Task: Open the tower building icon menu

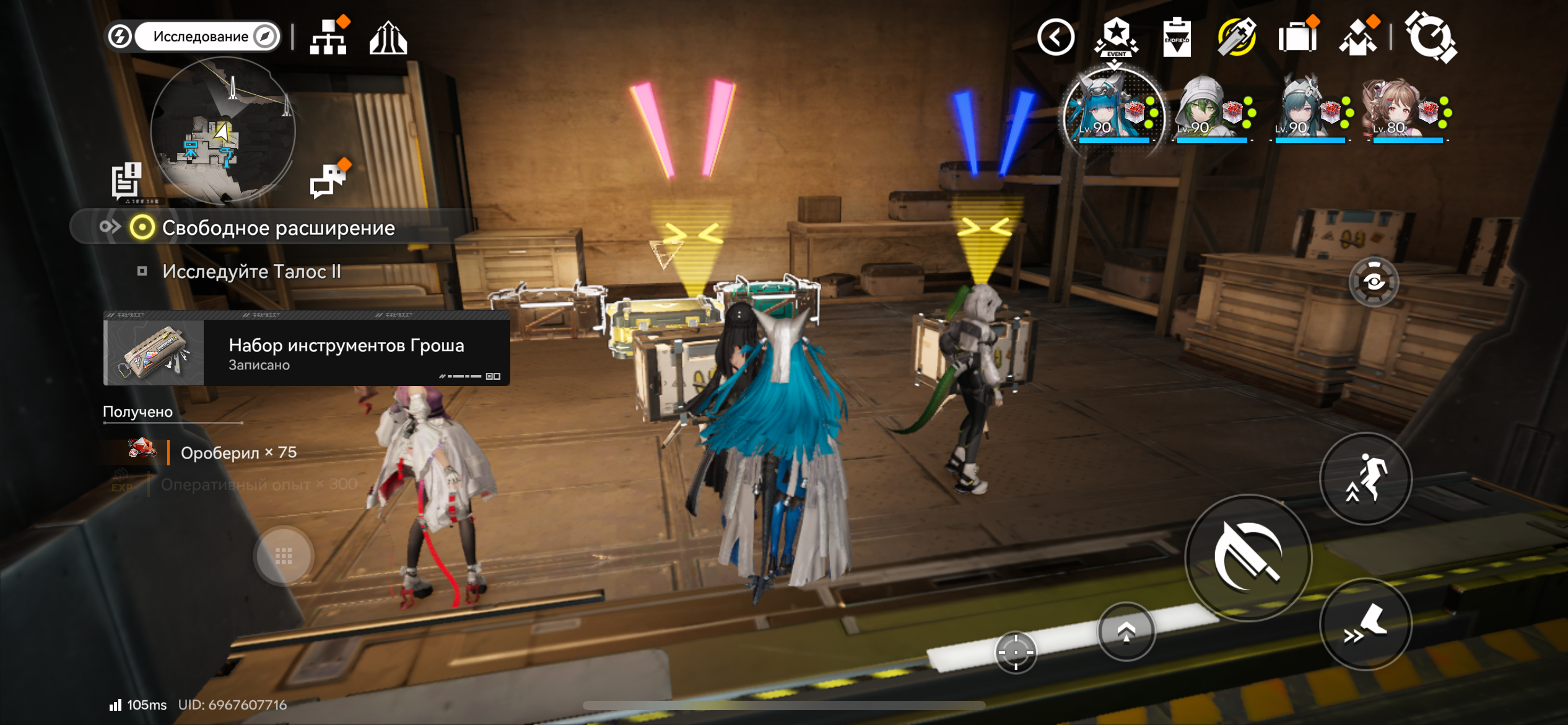Action: coord(388,38)
